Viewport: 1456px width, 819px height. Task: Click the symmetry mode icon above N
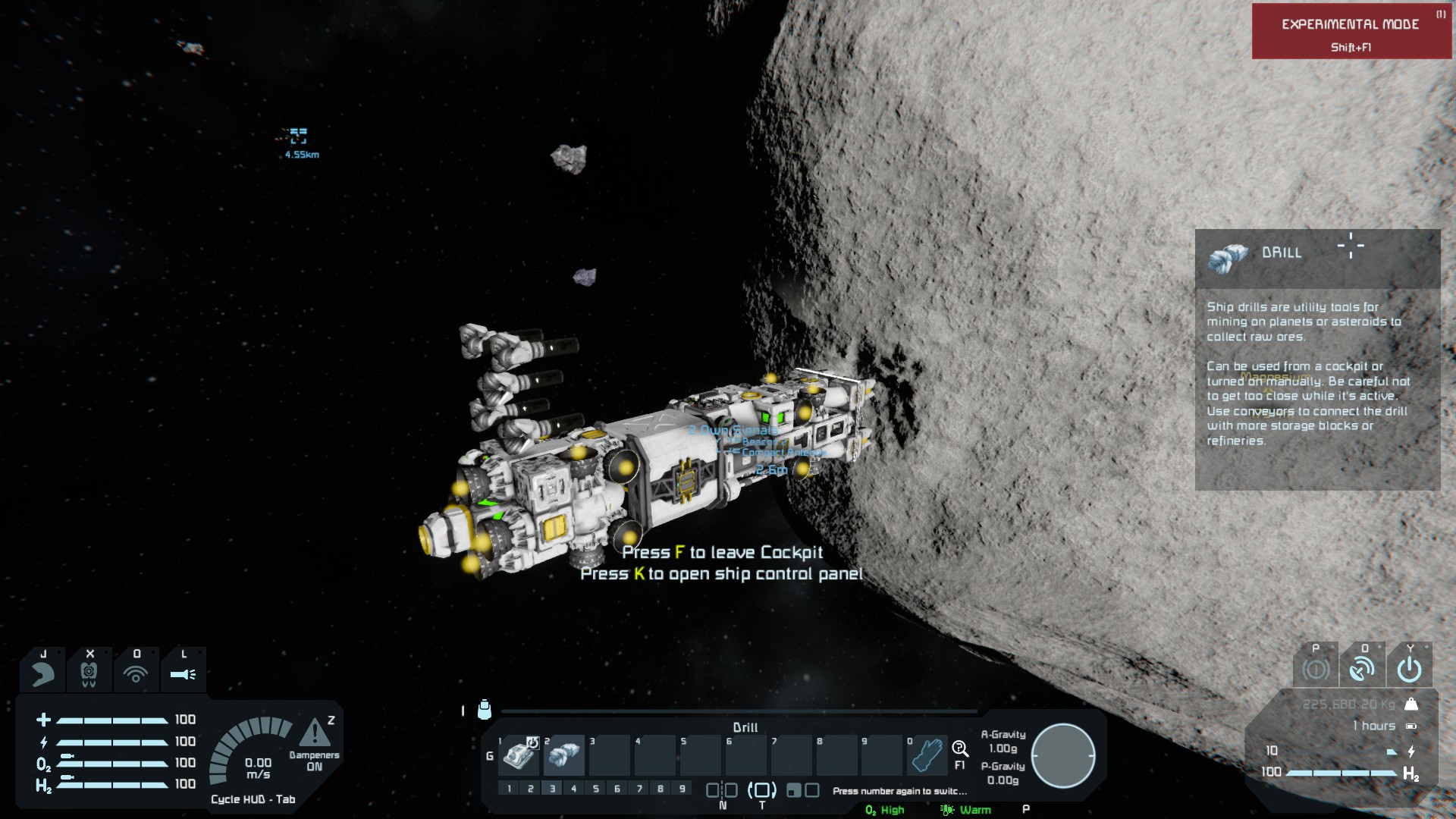coord(722,790)
